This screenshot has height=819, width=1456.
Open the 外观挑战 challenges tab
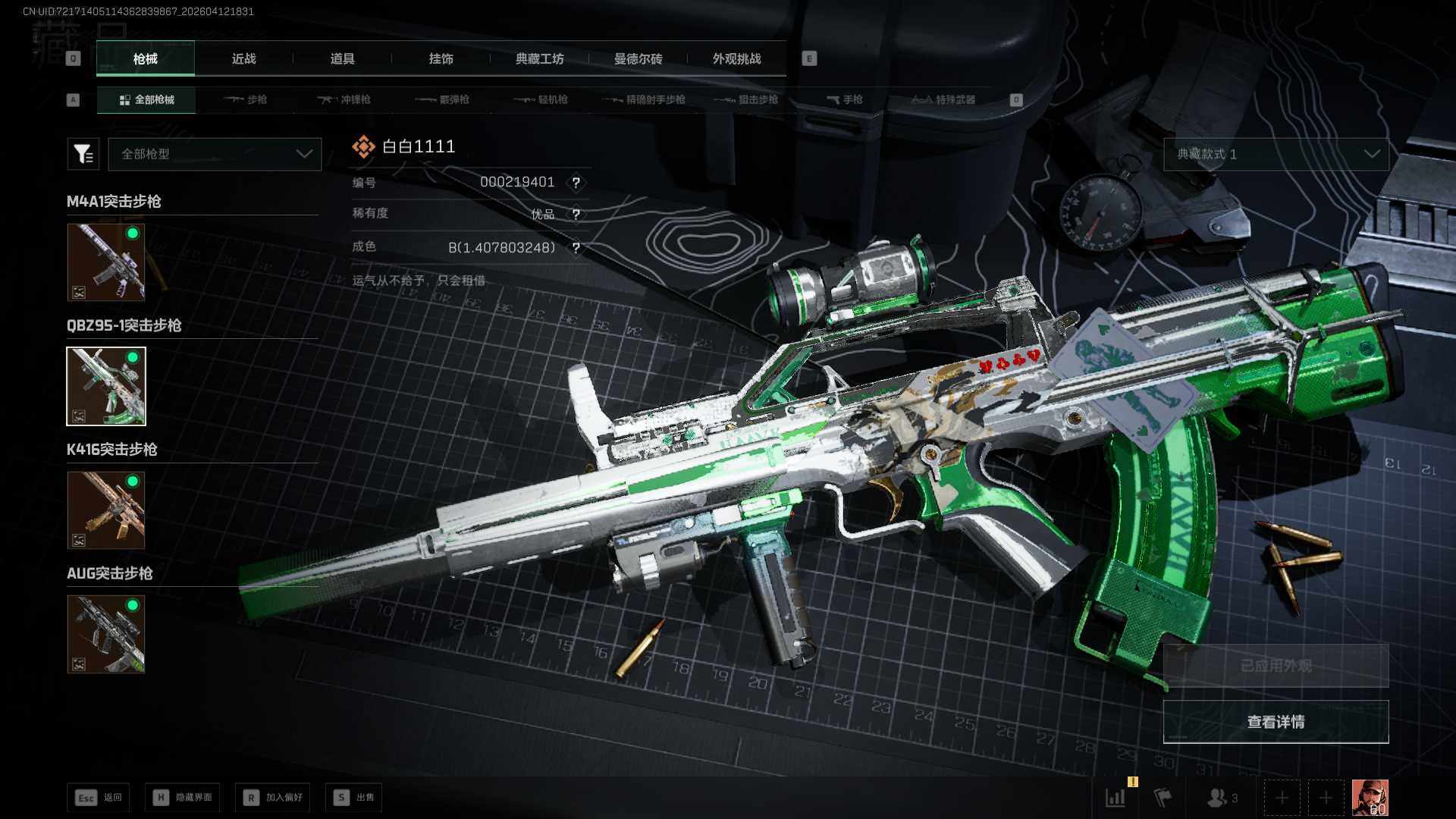click(736, 58)
